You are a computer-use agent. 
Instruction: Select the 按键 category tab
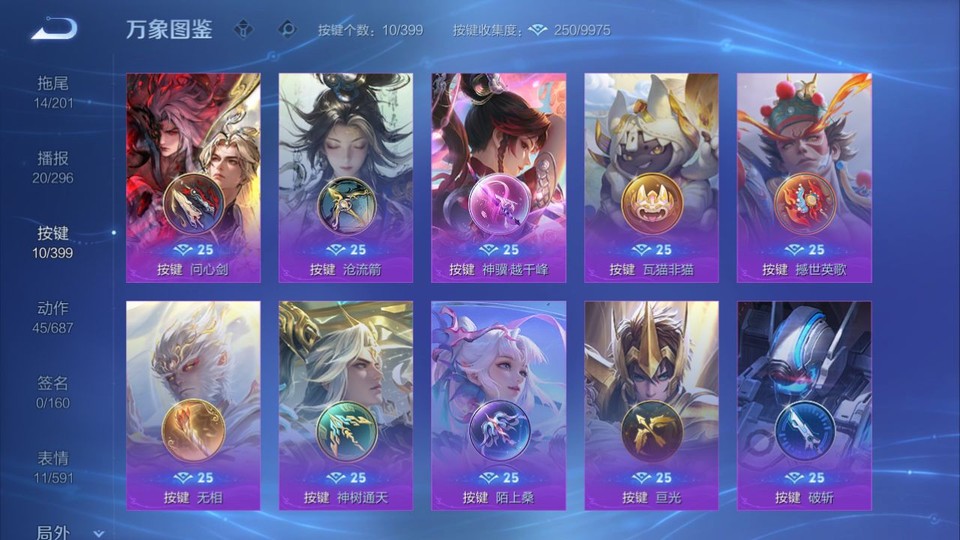54,242
